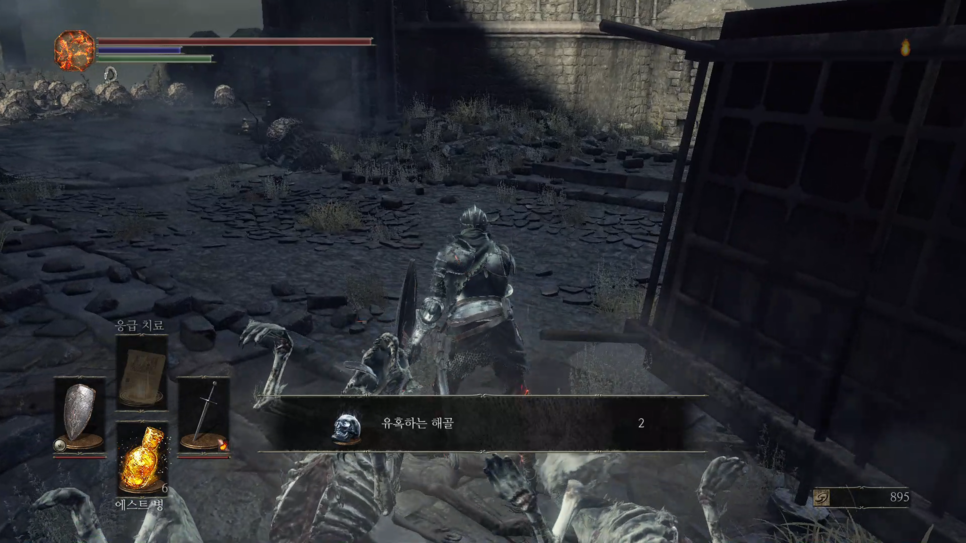Screen dimensions: 966x543
Task: Select the parchment spell slot
Action: click(x=141, y=372)
